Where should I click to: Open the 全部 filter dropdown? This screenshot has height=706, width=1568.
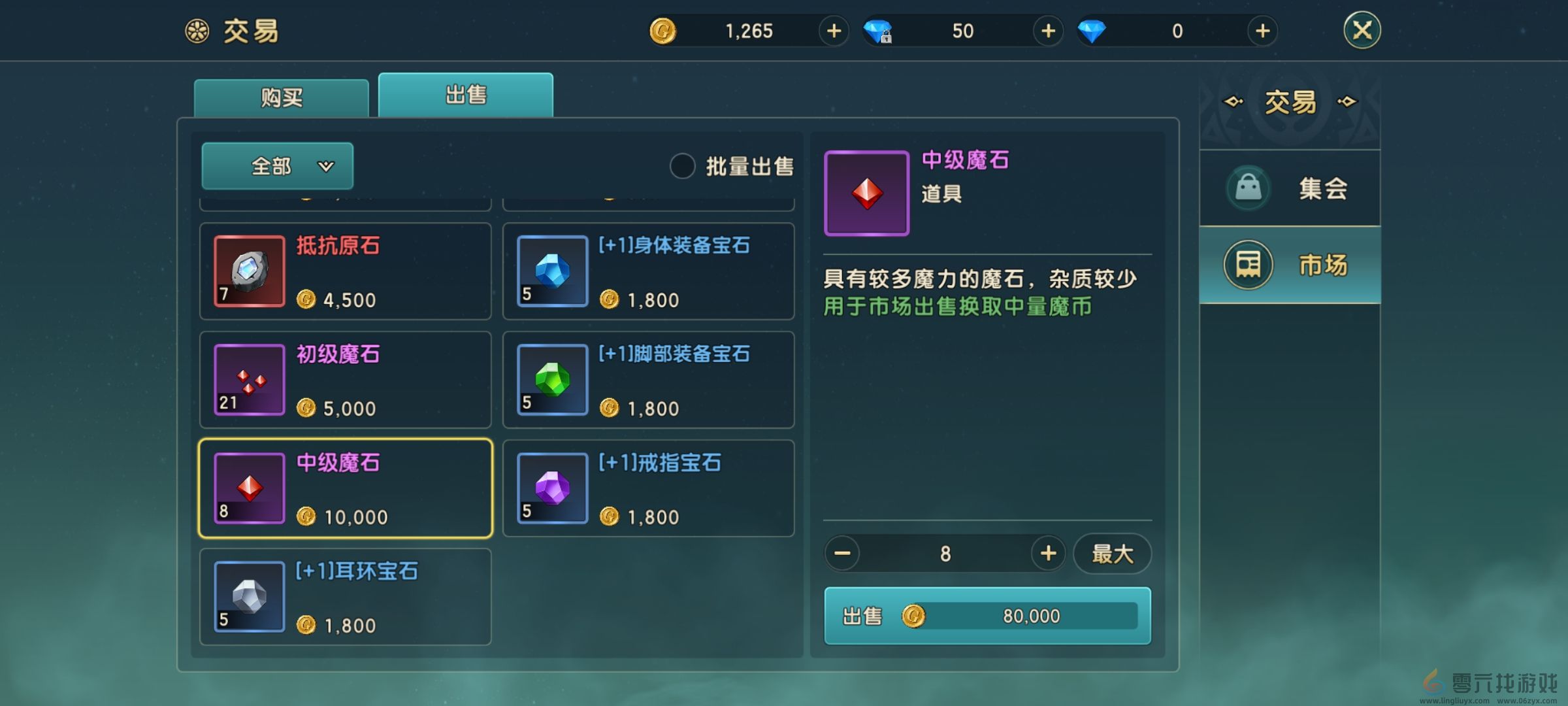click(x=277, y=166)
